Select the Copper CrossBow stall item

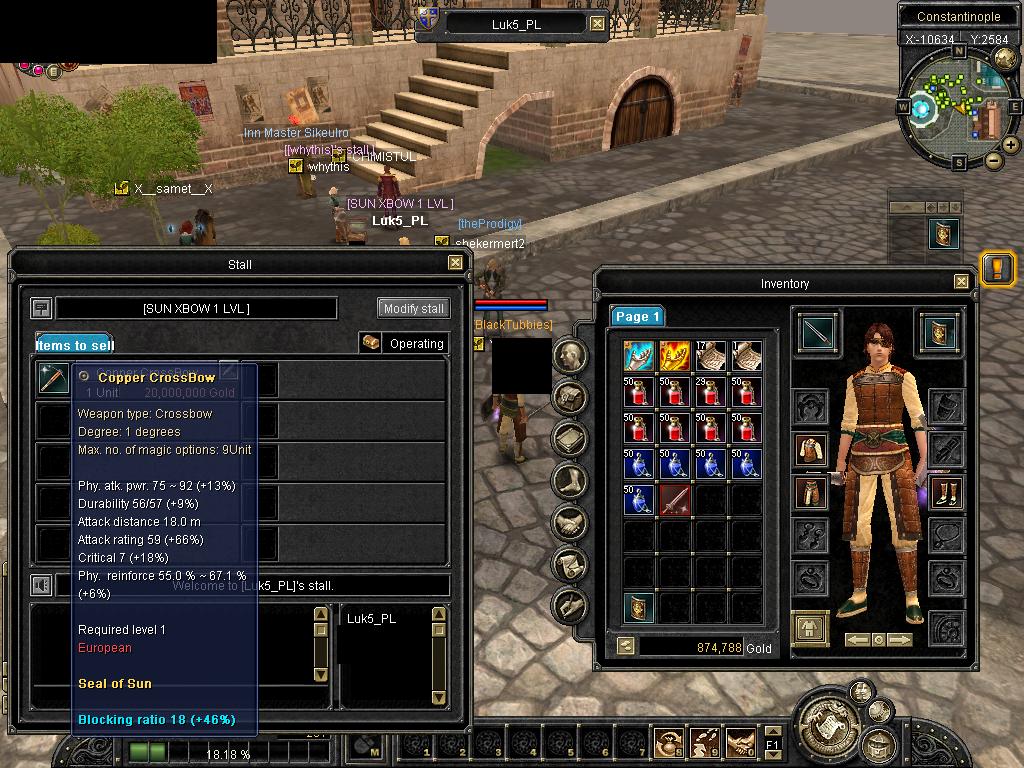click(x=53, y=378)
